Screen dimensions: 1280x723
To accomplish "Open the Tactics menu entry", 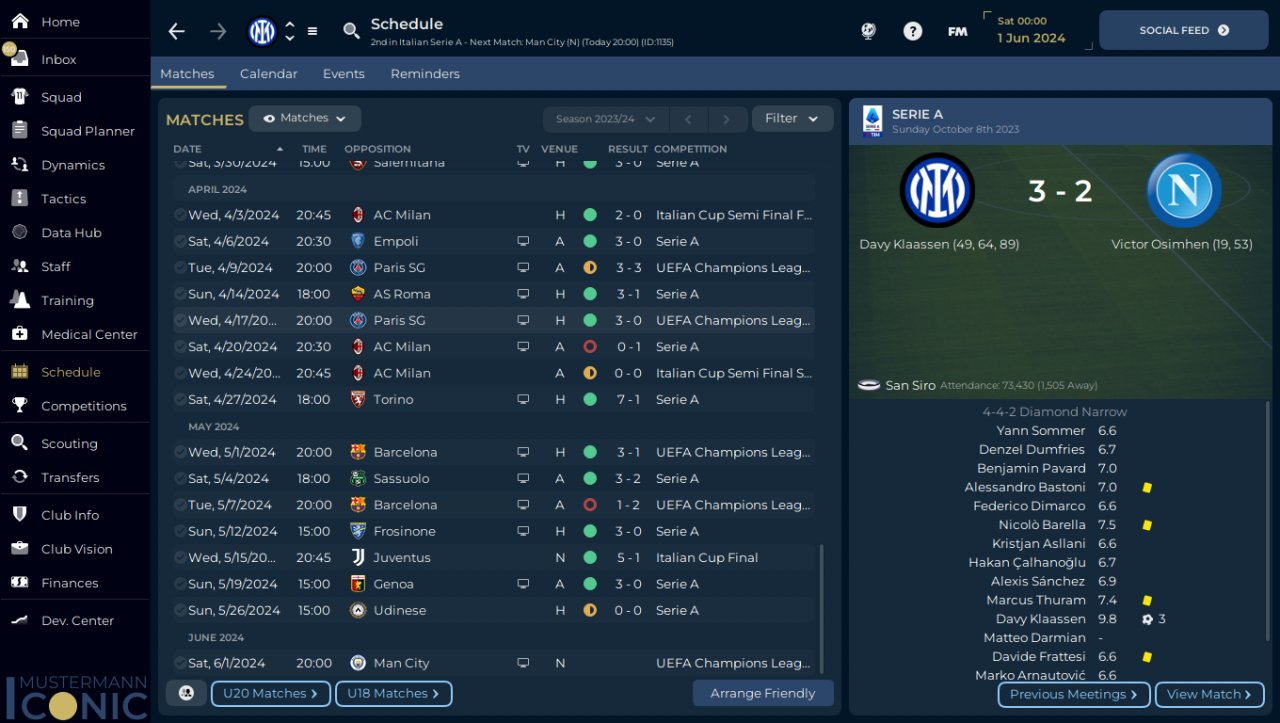I will coord(63,199).
